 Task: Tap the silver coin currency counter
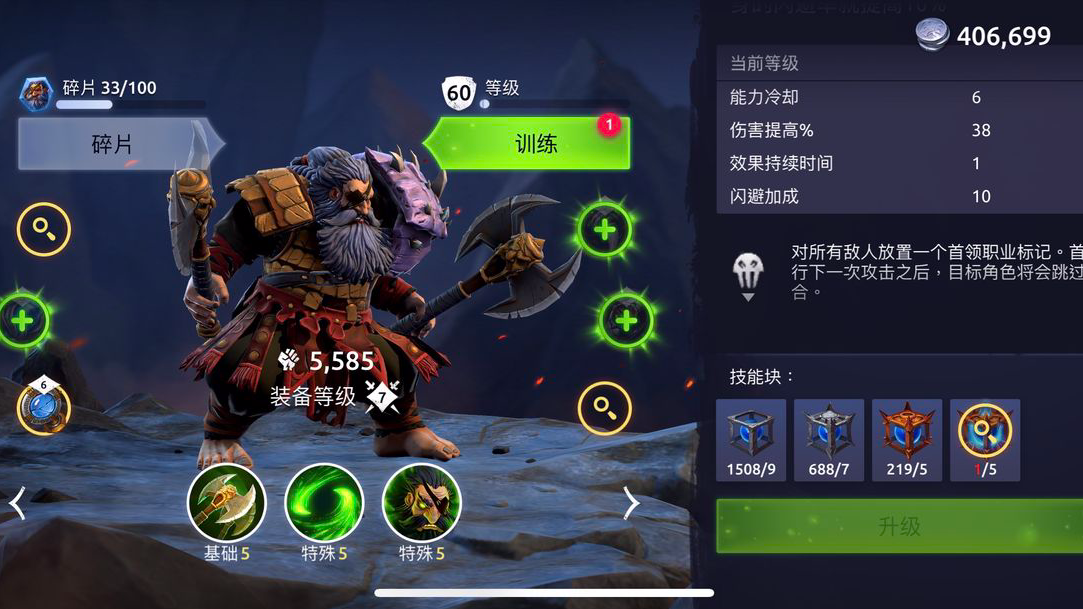point(984,36)
